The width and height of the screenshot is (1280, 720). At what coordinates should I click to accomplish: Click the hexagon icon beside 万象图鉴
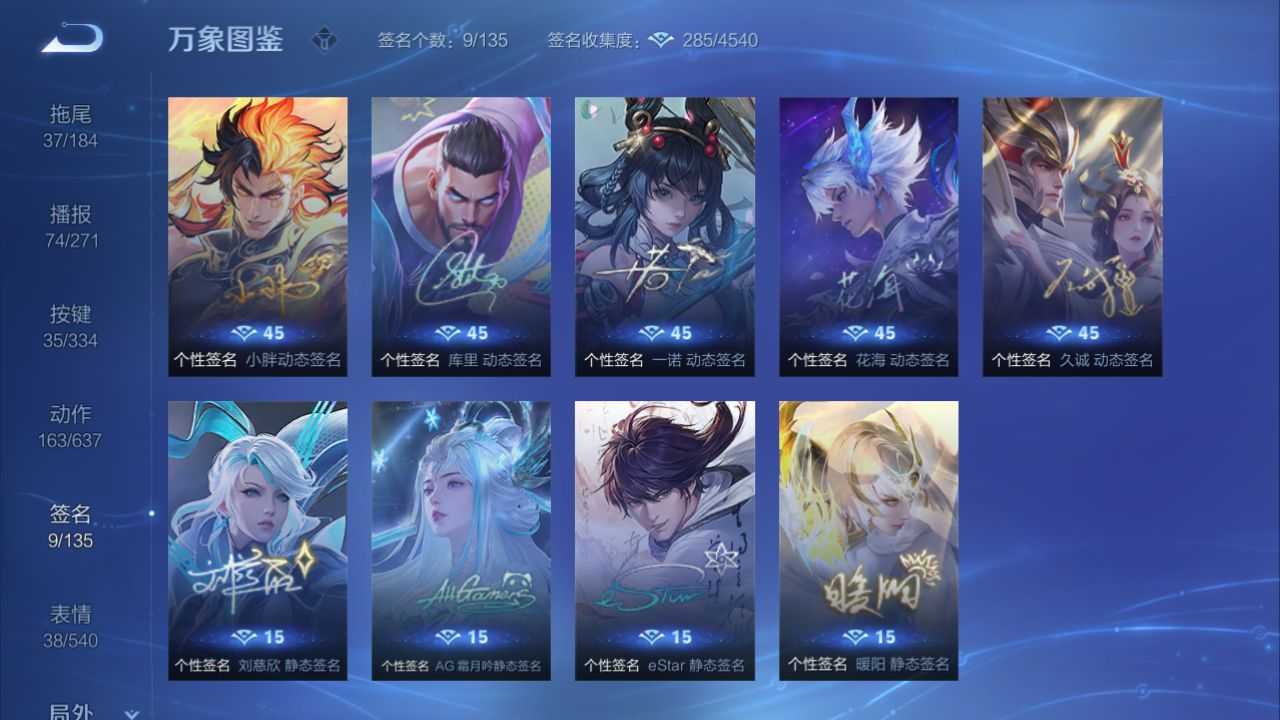pyautogui.click(x=324, y=41)
